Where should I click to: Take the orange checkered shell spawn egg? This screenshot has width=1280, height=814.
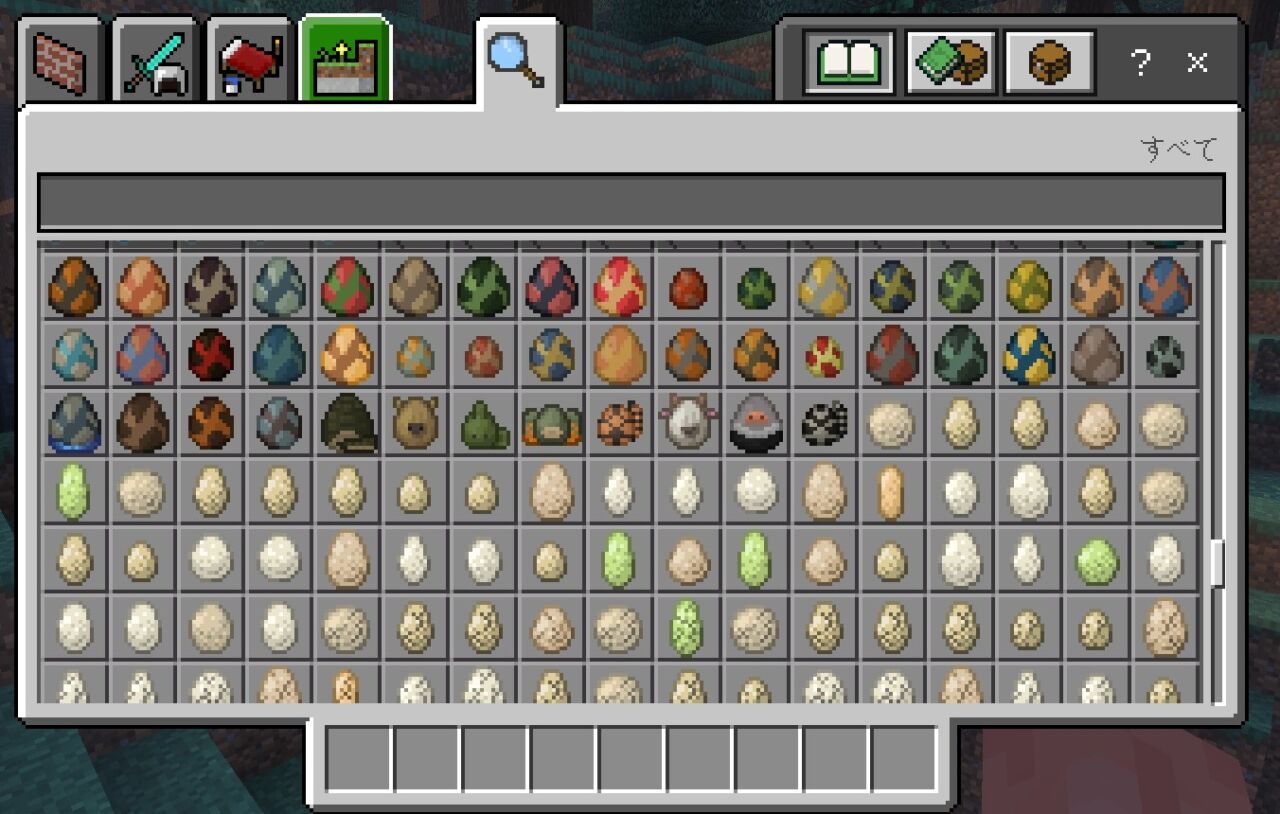coord(619,423)
